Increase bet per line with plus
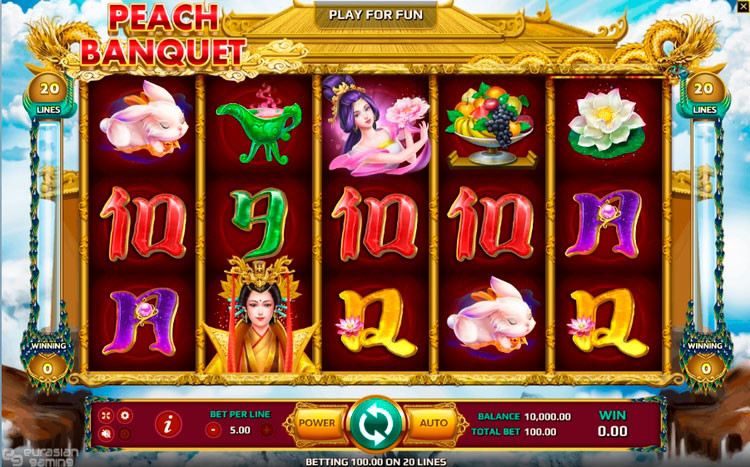 (267, 430)
